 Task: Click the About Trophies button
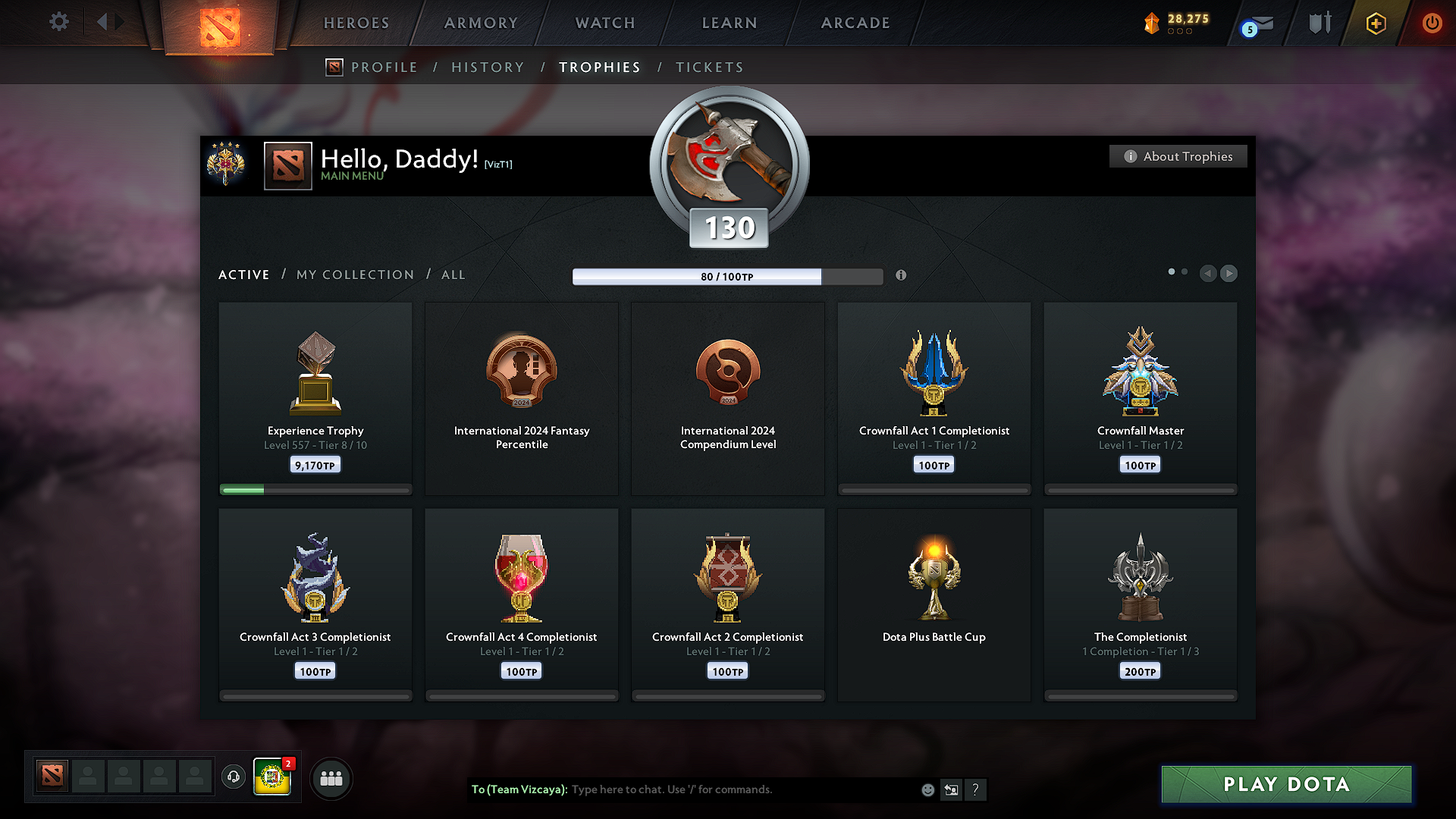(1178, 156)
